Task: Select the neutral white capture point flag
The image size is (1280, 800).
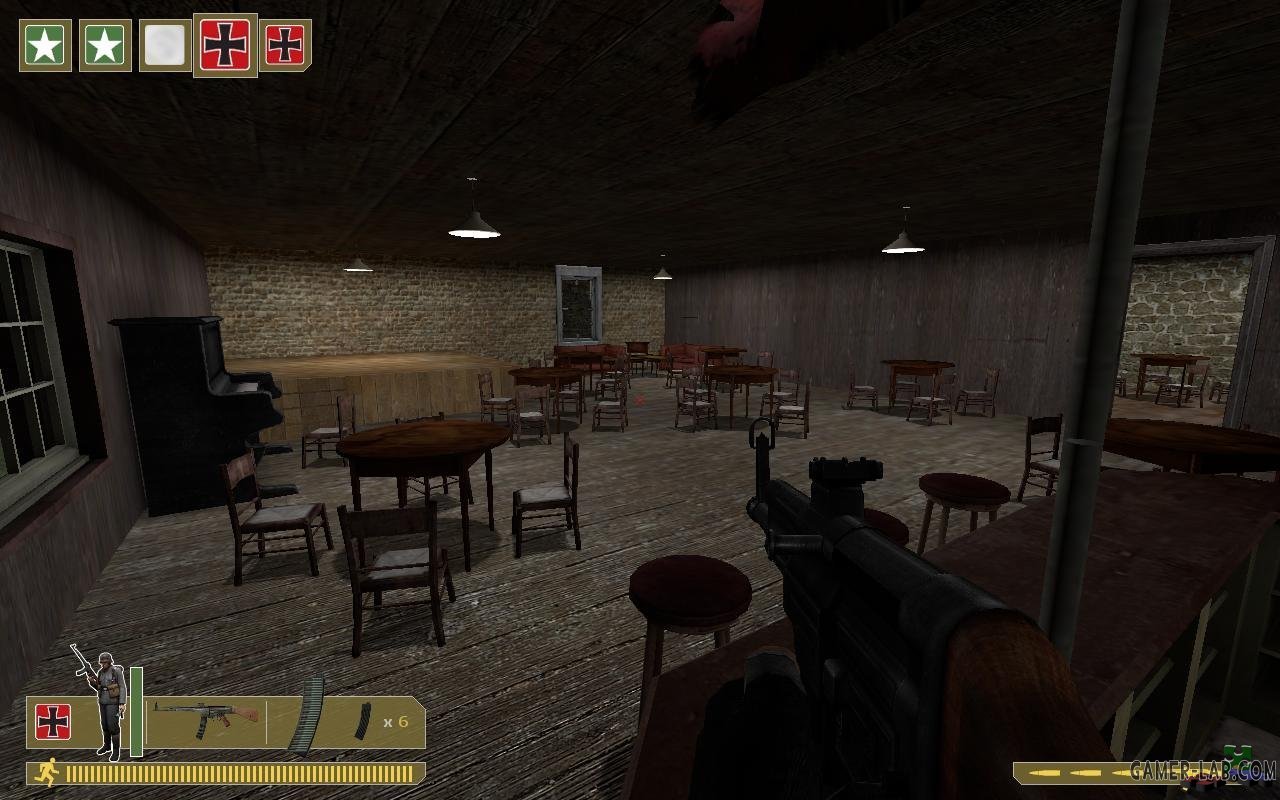Action: click(165, 45)
